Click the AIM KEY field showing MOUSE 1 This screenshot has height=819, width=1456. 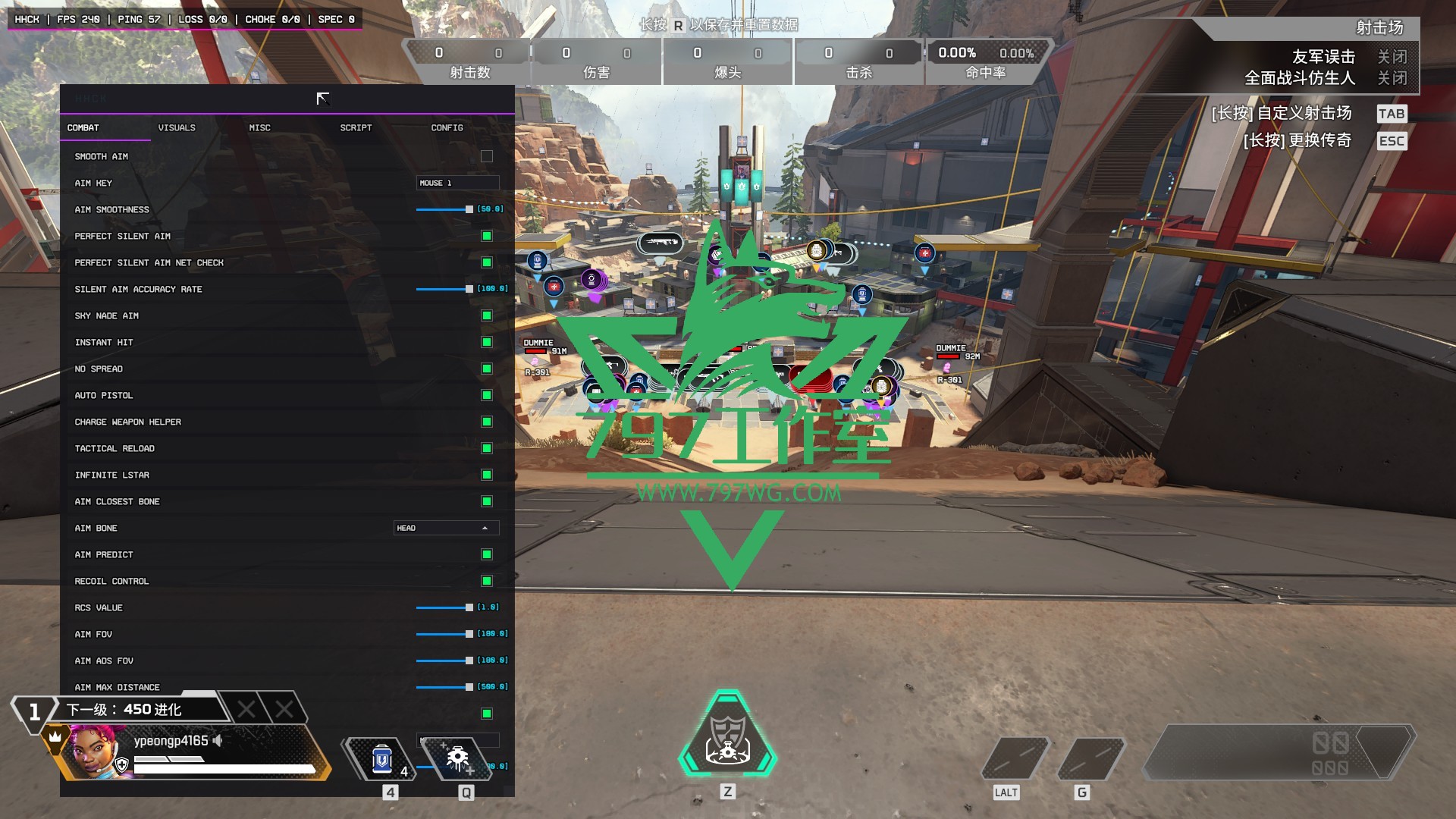point(457,182)
